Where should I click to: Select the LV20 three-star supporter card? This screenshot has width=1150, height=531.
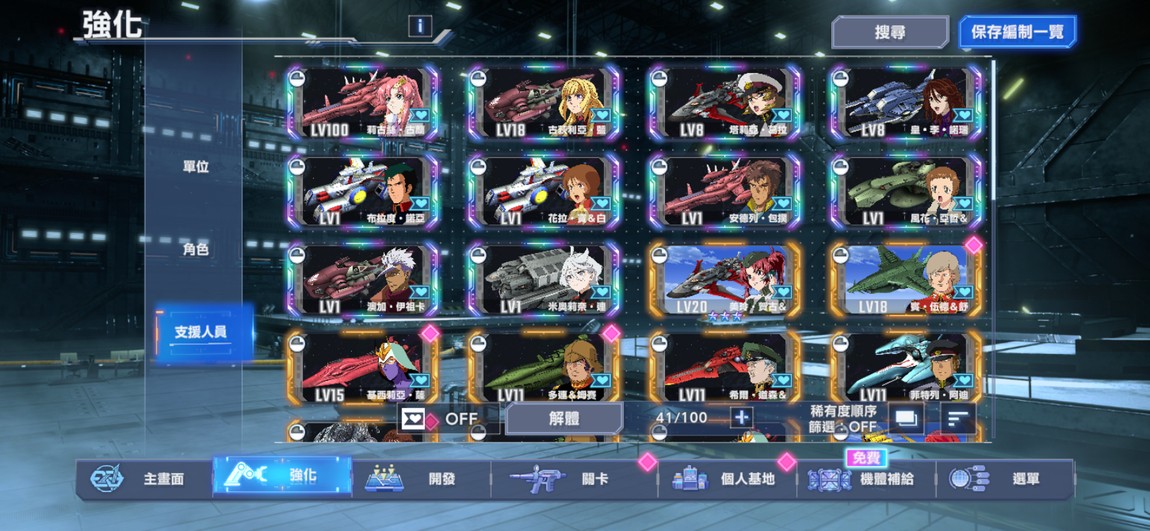coord(724,281)
